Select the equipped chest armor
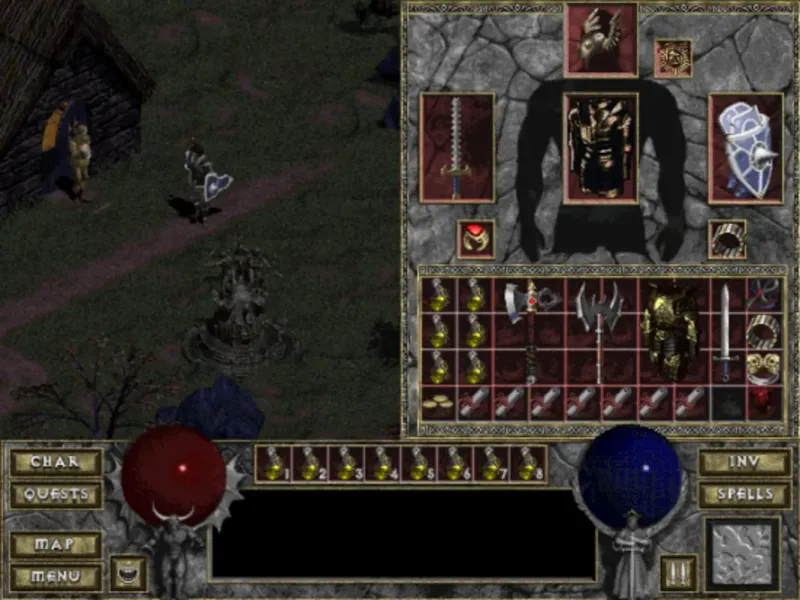The height and width of the screenshot is (600, 800). tap(601, 148)
